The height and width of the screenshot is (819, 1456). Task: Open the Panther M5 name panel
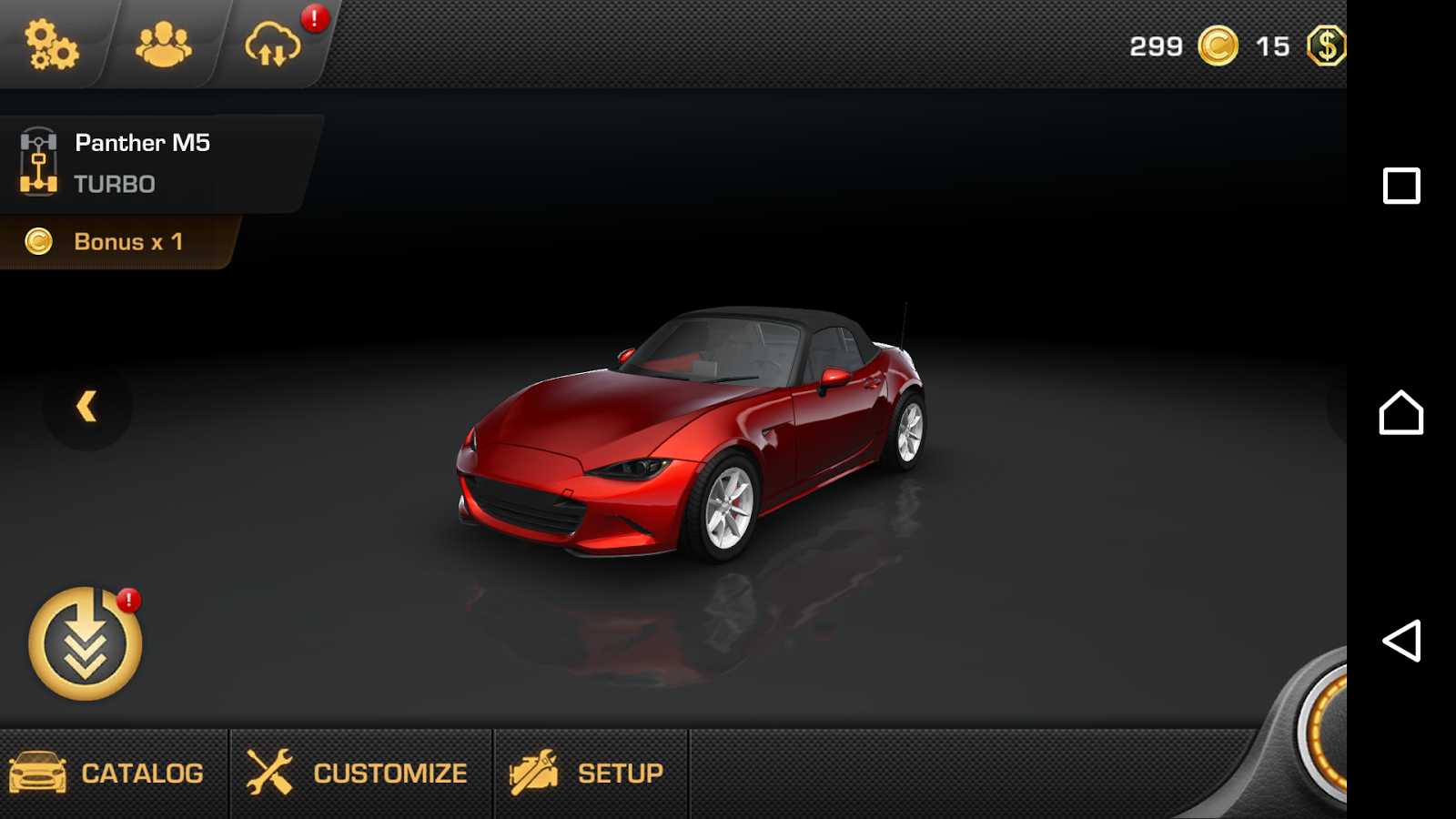[x=142, y=143]
